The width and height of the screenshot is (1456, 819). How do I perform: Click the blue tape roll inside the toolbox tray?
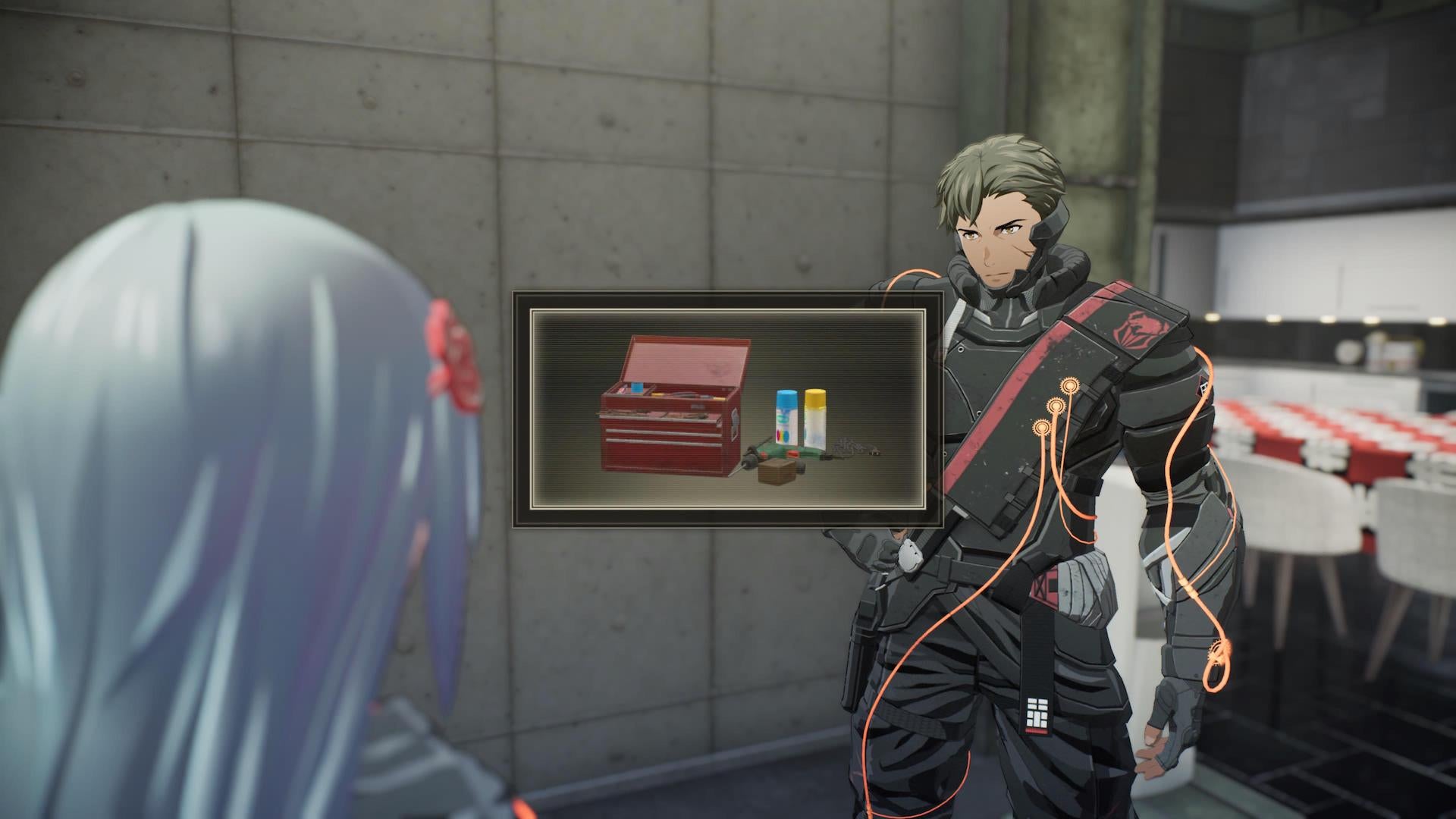636,388
